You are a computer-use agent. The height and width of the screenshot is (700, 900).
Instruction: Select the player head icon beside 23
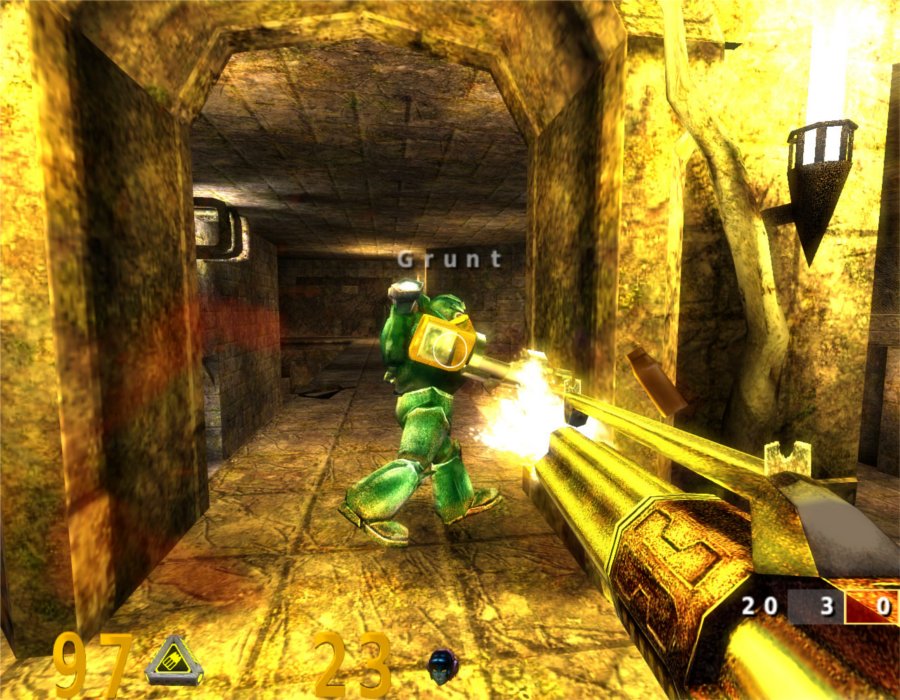(440, 664)
